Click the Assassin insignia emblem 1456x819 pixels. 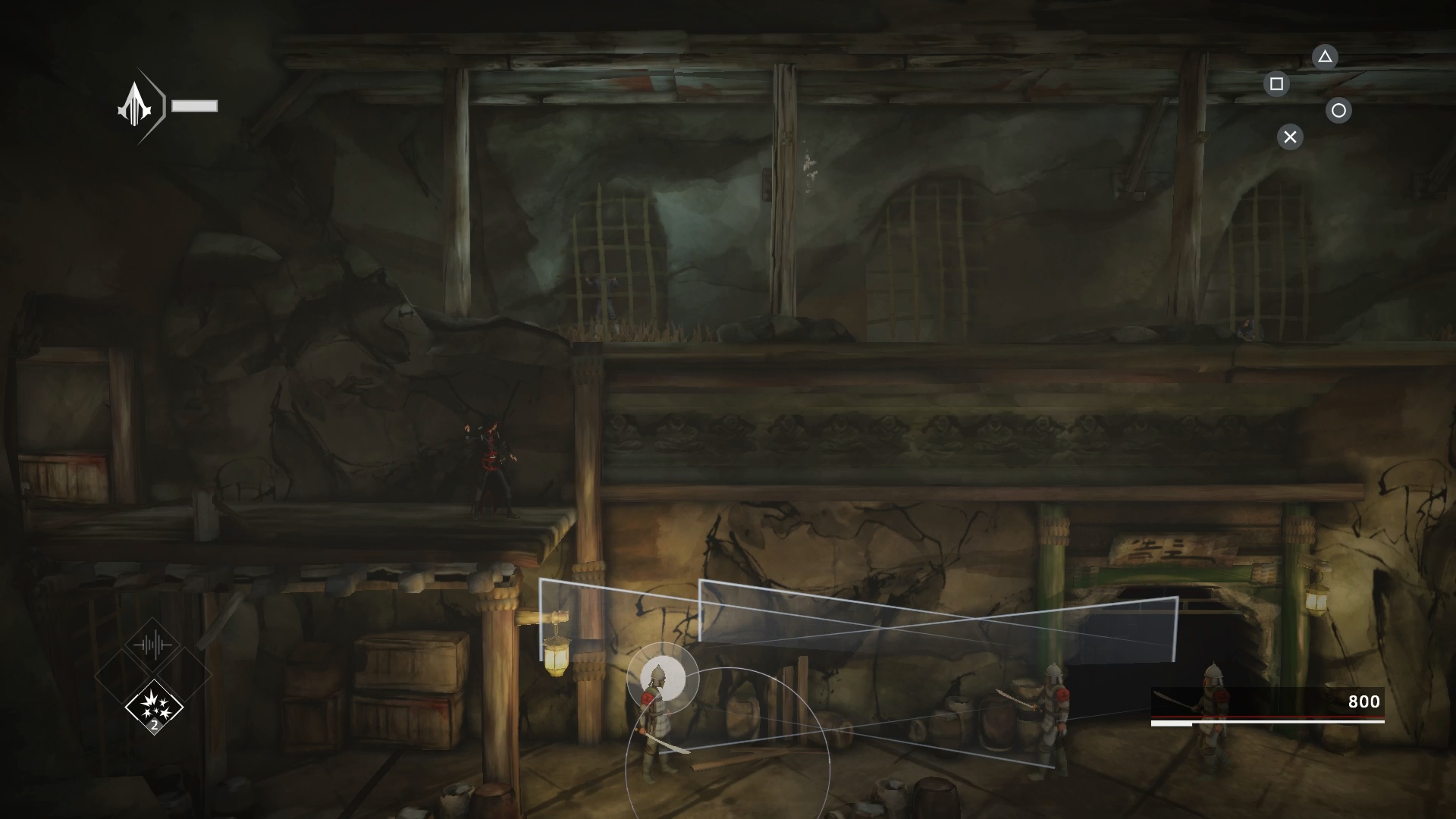click(135, 106)
